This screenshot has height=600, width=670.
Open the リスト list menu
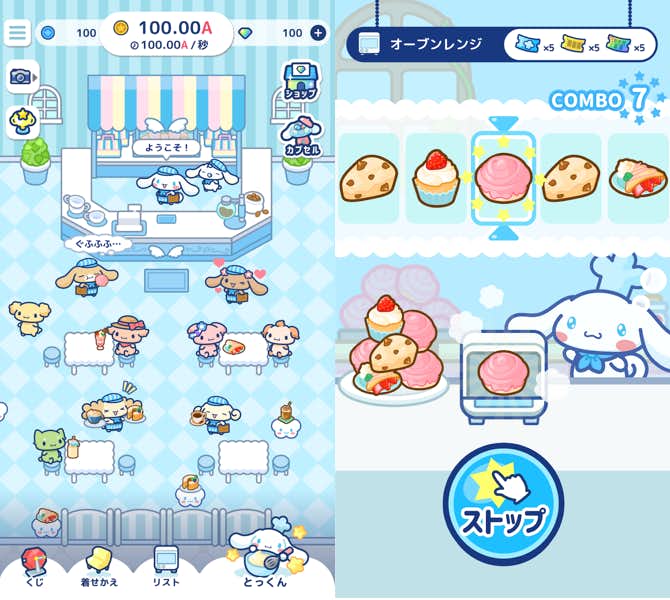pyautogui.click(x=166, y=566)
